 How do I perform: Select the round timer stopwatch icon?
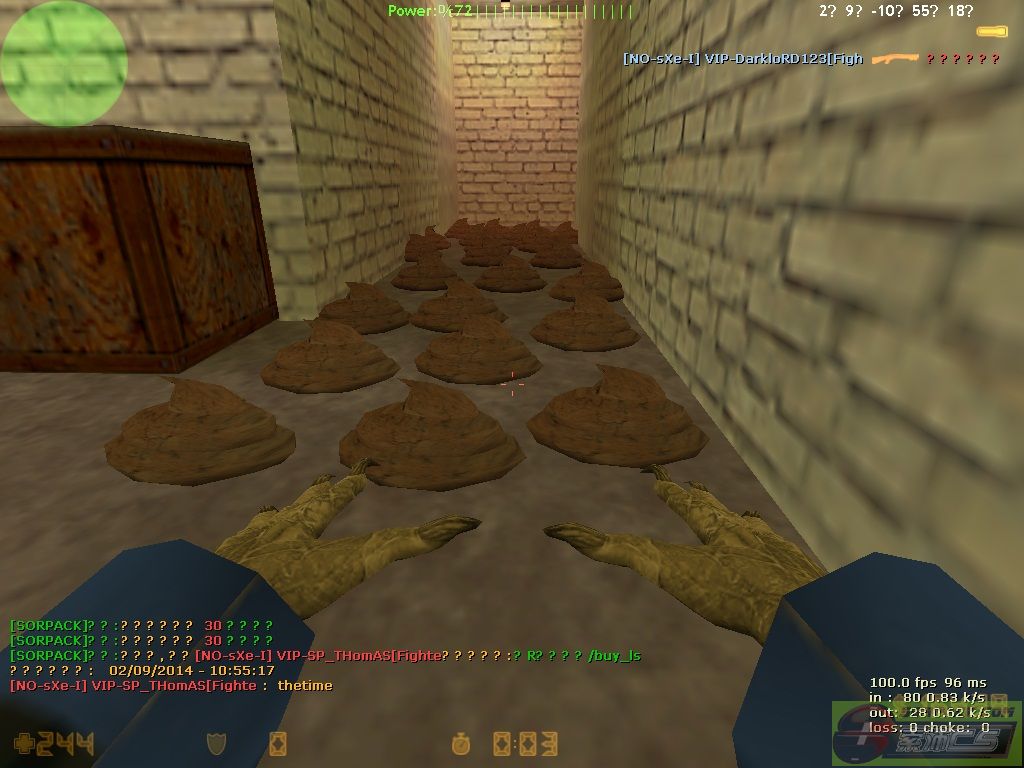click(462, 743)
